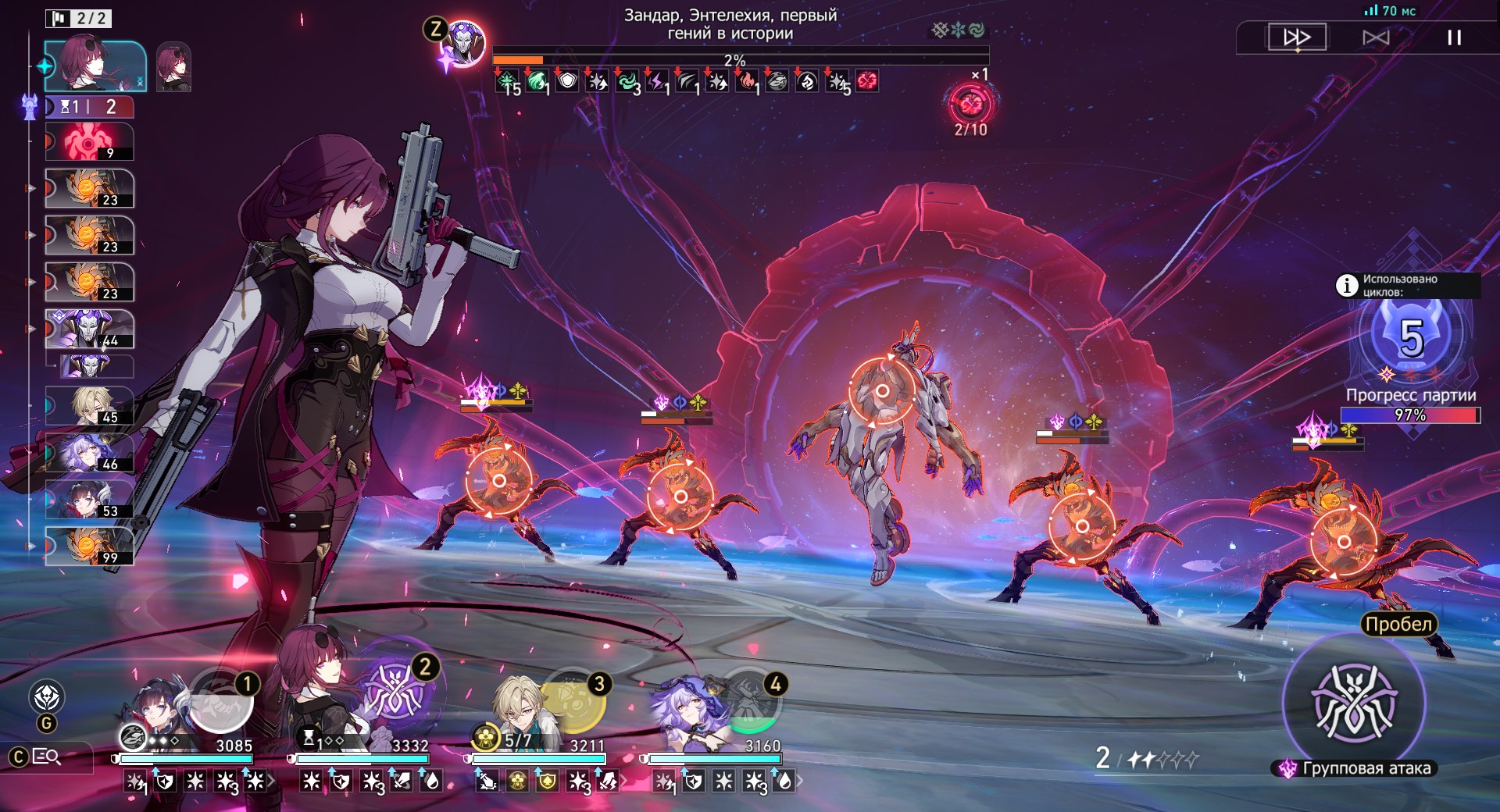Open the battle details magnifier icon
The height and width of the screenshot is (812, 1500).
[x=47, y=757]
